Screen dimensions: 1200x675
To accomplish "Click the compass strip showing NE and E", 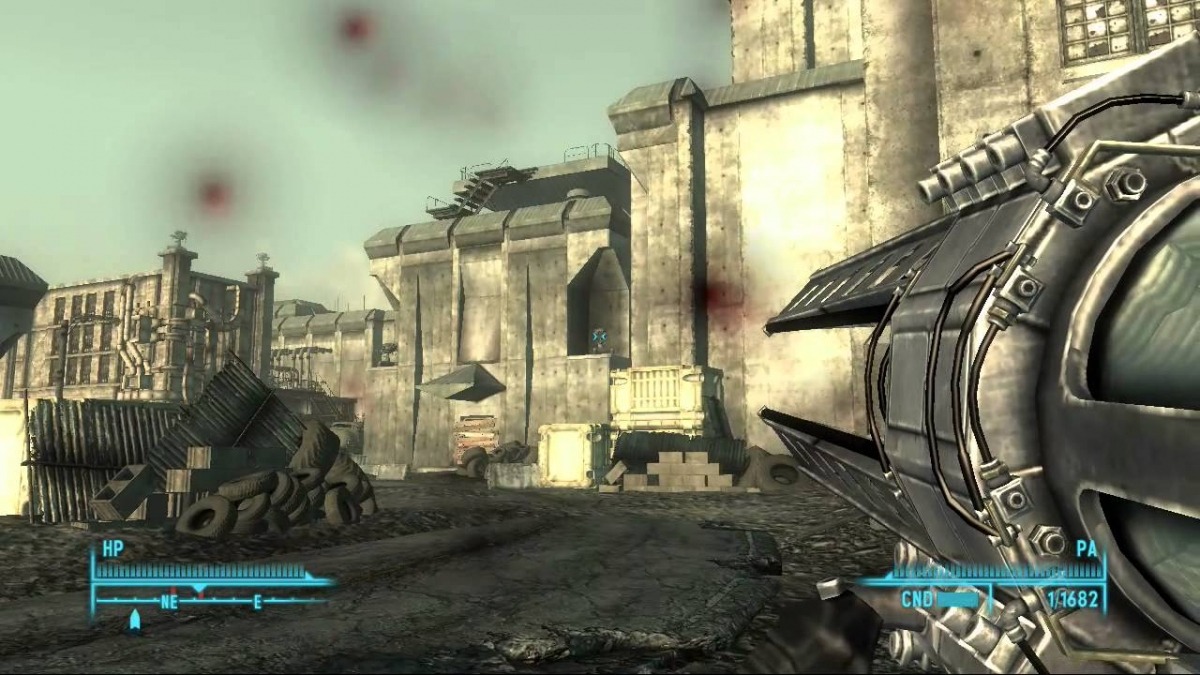I will click(x=213, y=601).
